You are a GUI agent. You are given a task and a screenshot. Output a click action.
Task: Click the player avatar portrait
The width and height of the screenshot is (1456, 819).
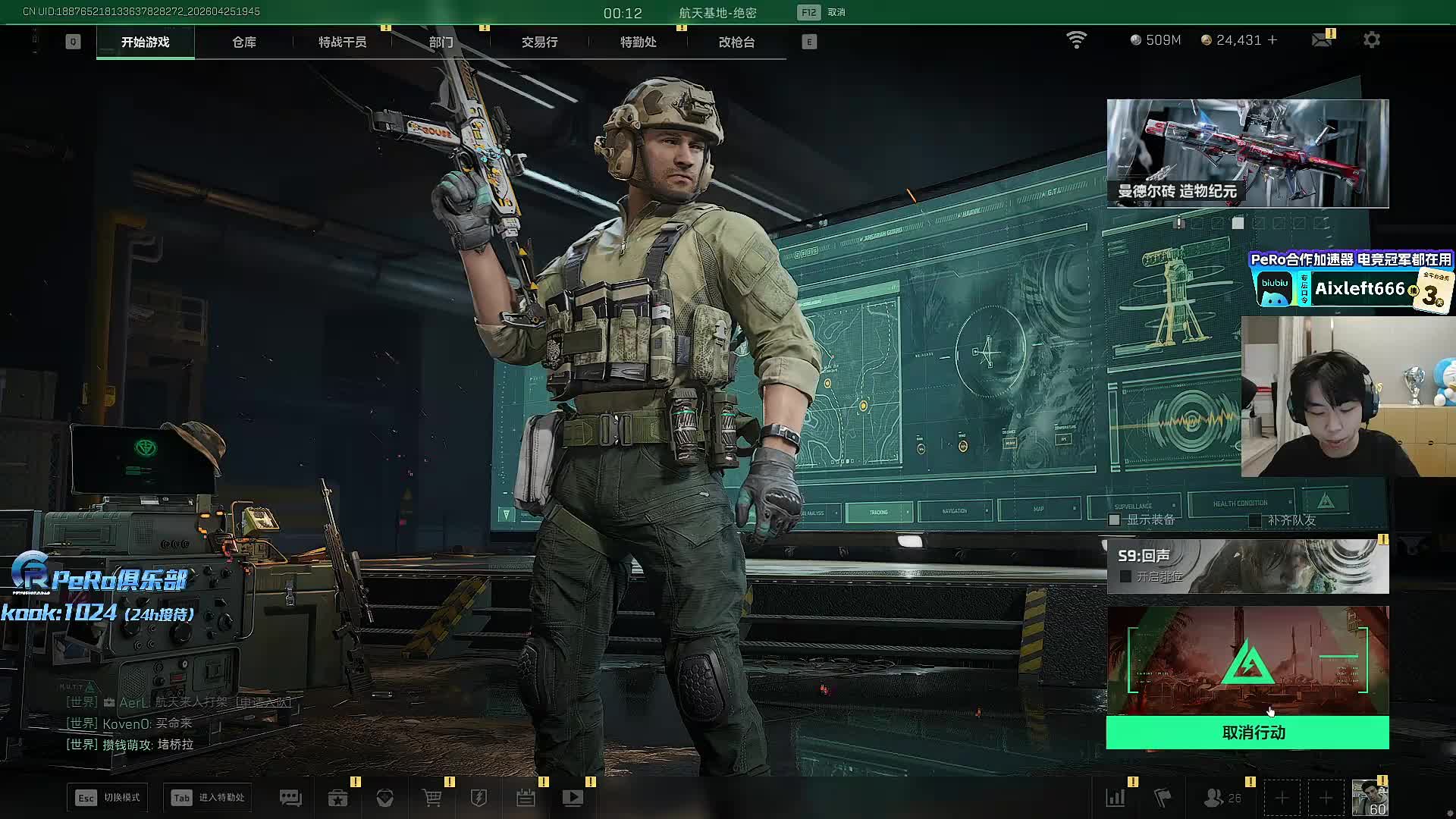coord(1370,798)
